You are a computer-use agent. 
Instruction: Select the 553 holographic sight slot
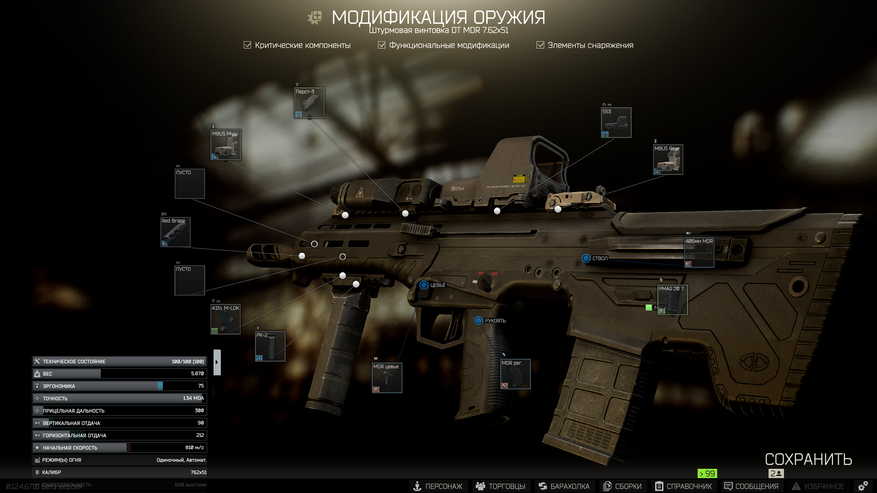click(616, 124)
